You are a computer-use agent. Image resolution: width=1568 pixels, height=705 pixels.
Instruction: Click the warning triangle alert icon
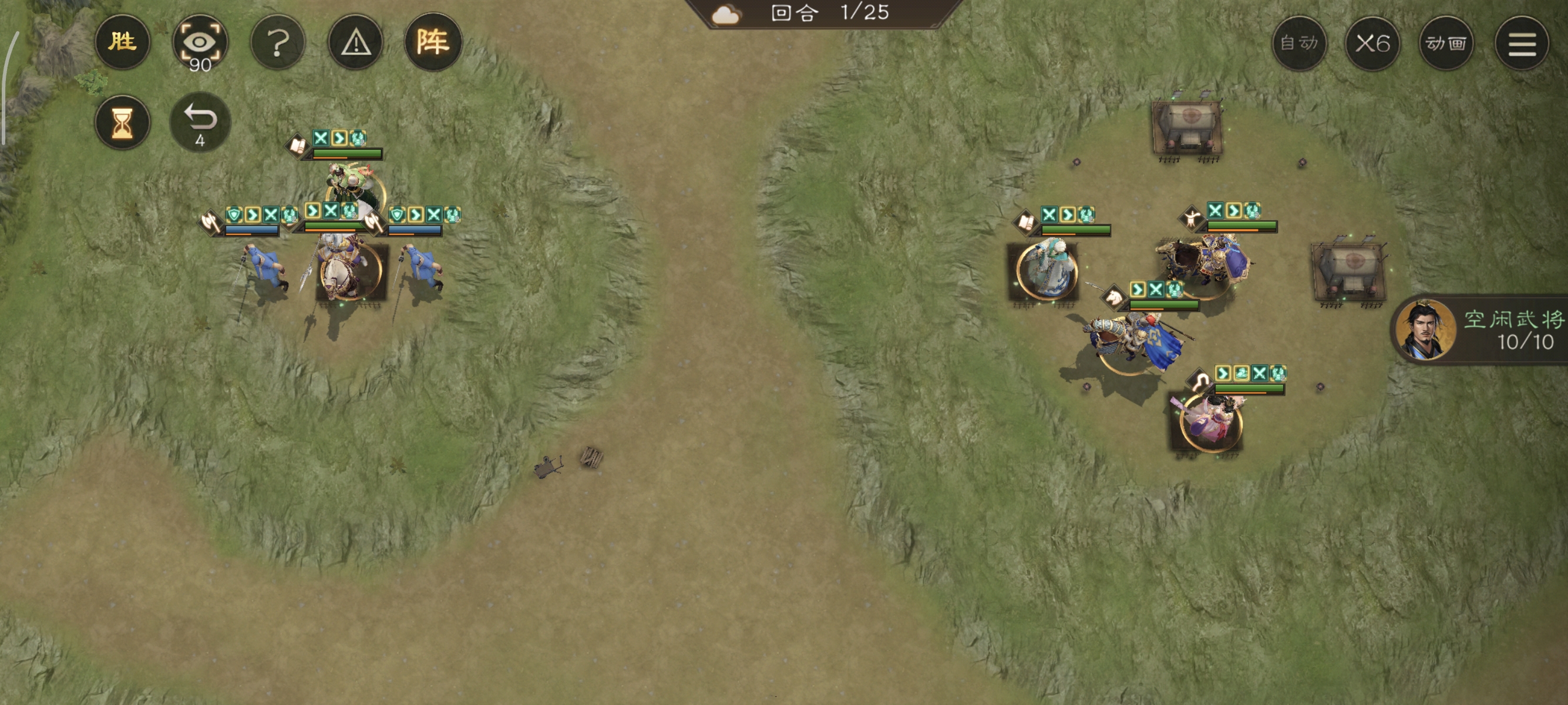(x=355, y=43)
